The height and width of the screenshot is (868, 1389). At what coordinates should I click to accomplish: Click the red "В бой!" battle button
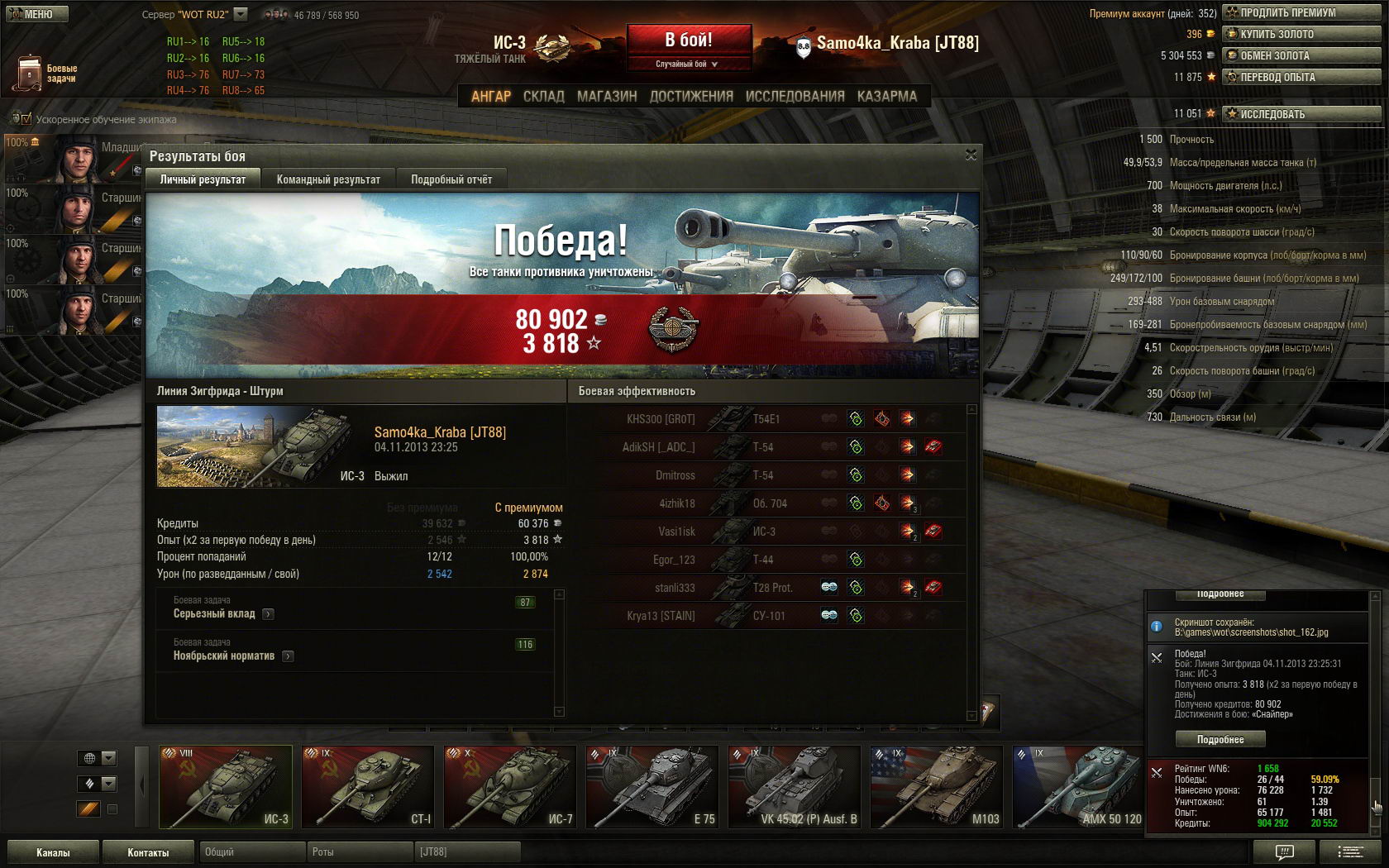point(689,40)
